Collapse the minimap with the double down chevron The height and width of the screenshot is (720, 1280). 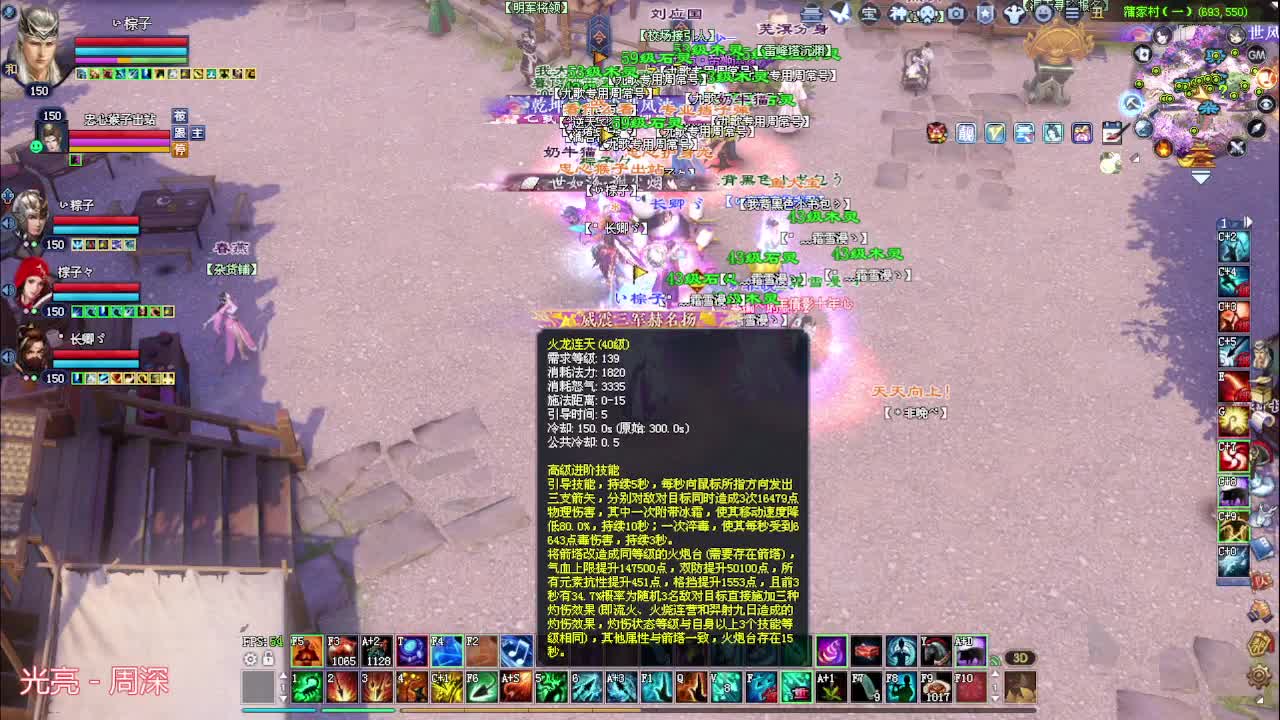[x=1199, y=176]
